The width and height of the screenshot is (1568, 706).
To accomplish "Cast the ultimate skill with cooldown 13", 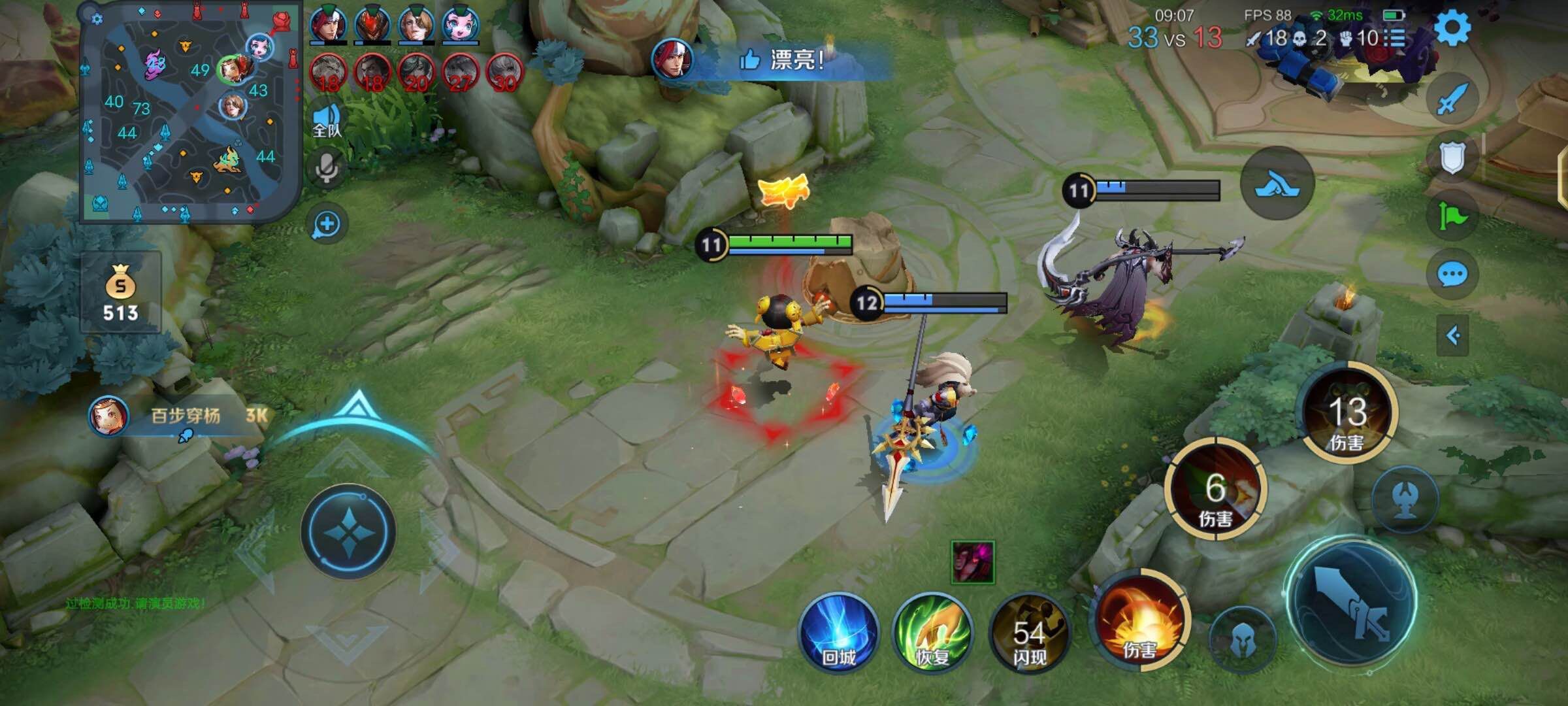I will point(1347,412).
